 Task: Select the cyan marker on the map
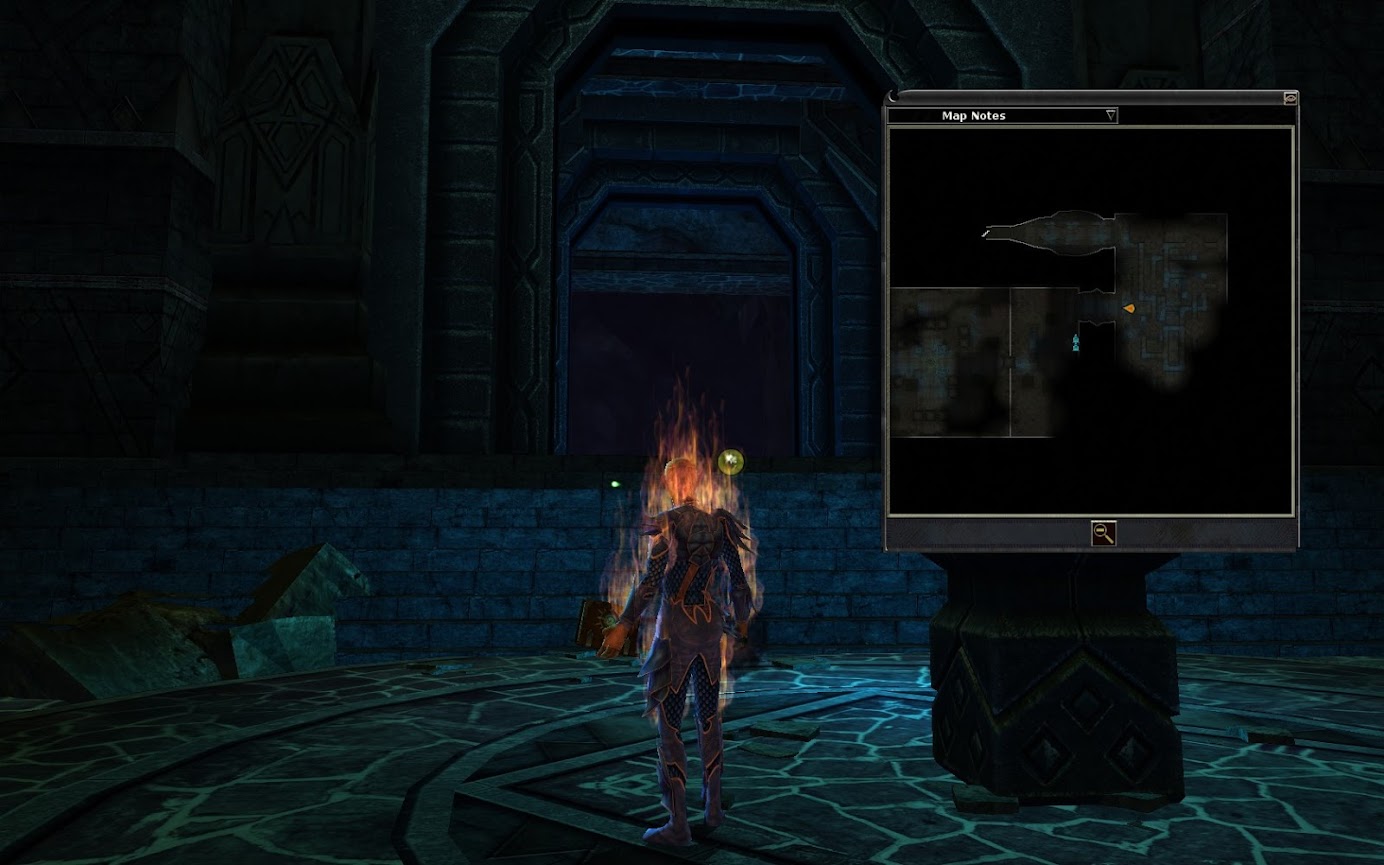click(1076, 344)
